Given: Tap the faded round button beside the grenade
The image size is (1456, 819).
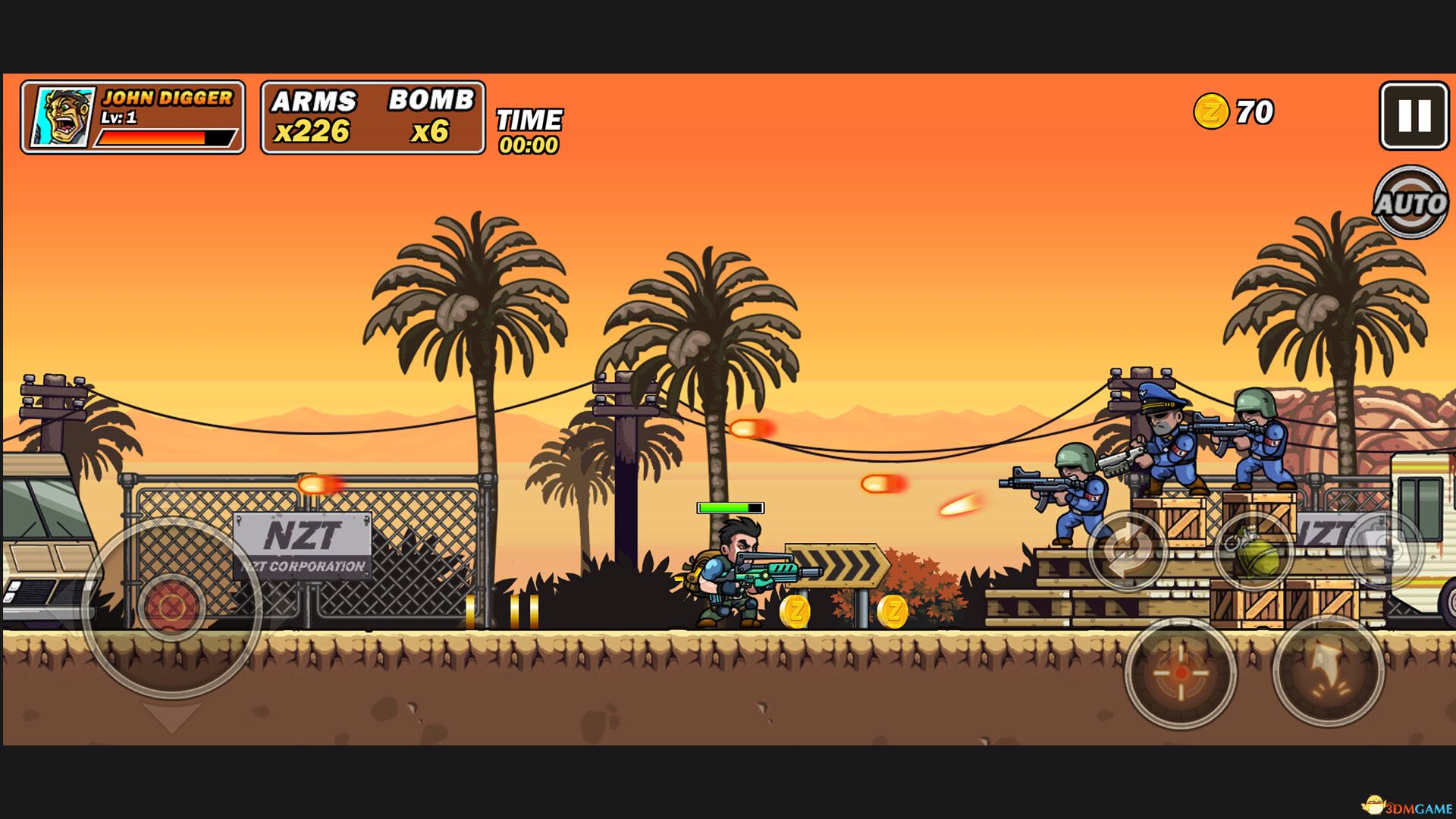Looking at the screenshot, I should pos(1385,551).
